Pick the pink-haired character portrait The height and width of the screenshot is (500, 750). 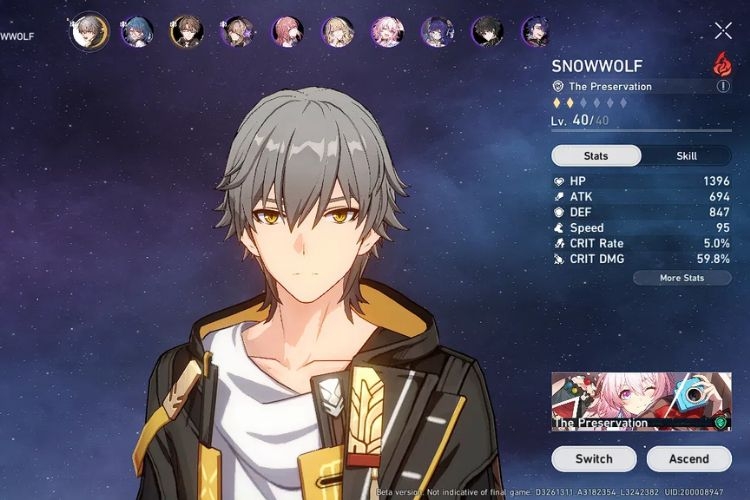(x=387, y=31)
